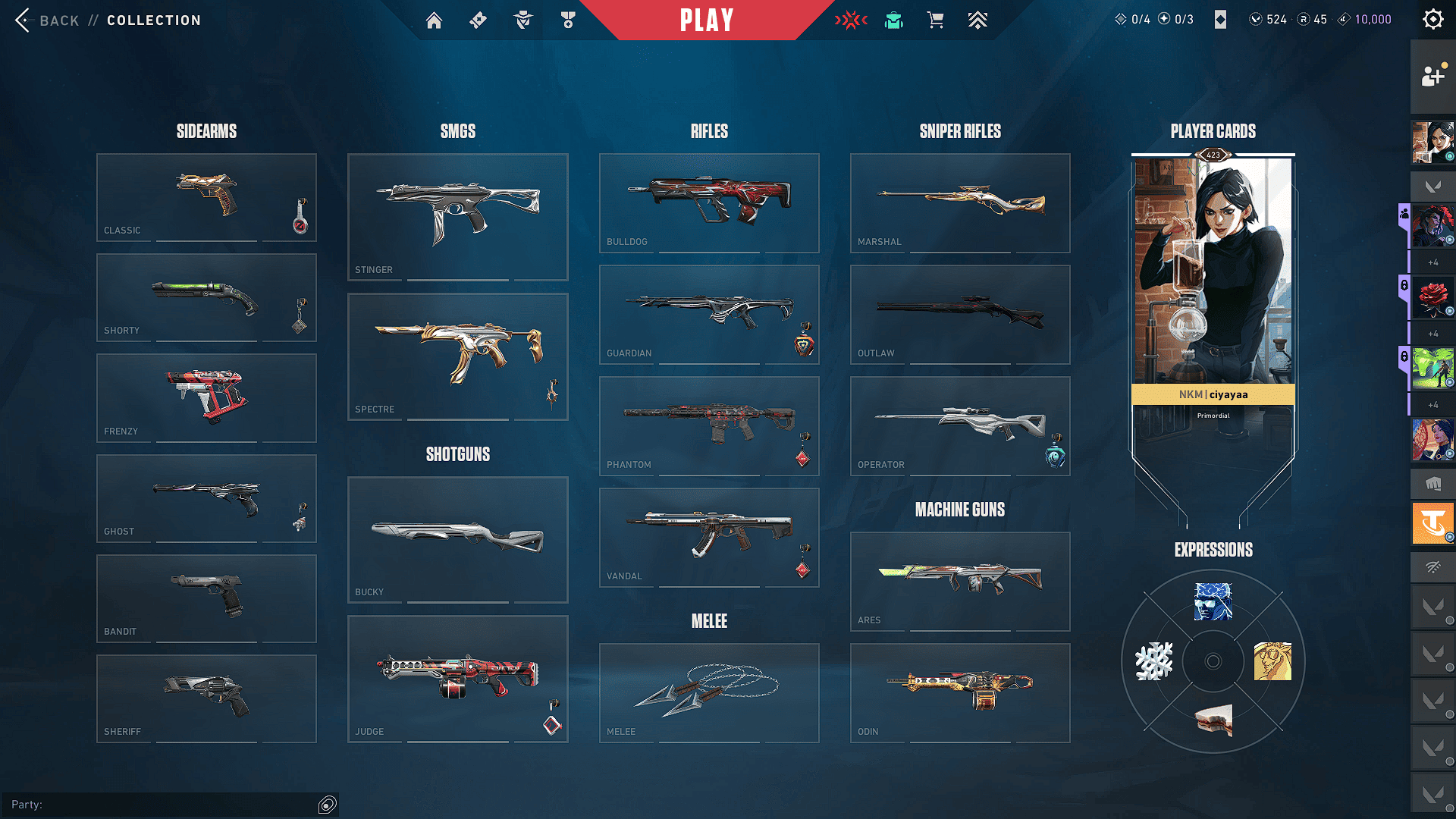Select the Classic sidearm slot

(206, 197)
